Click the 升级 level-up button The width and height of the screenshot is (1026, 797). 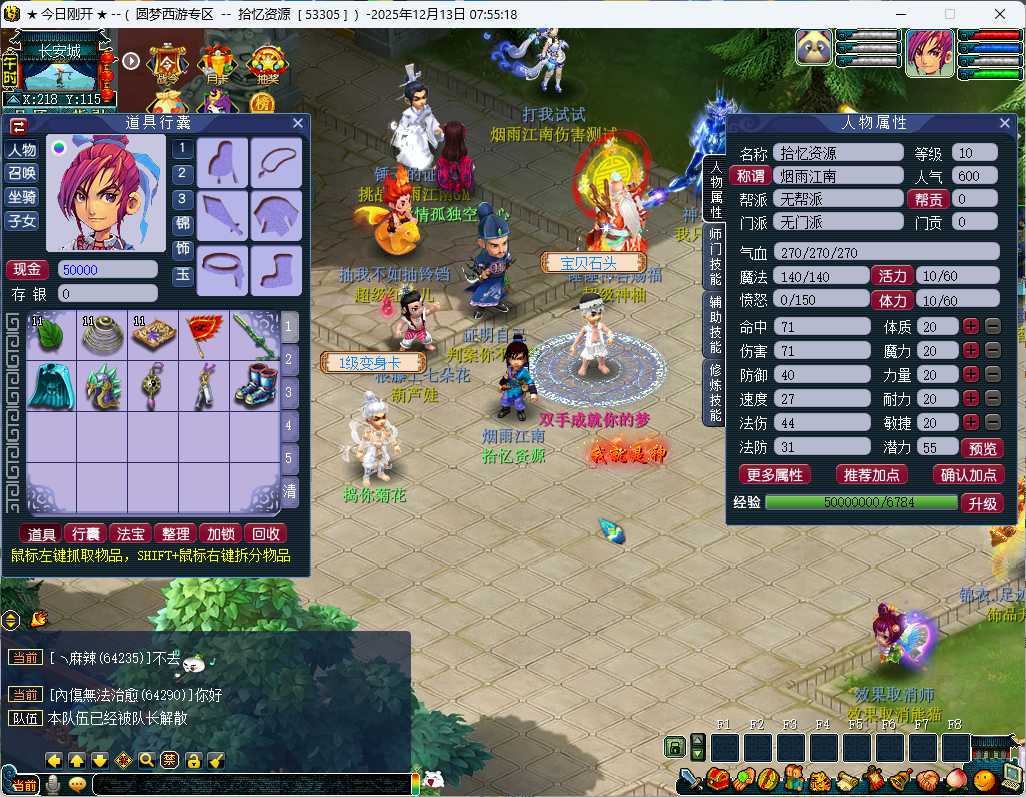point(982,502)
